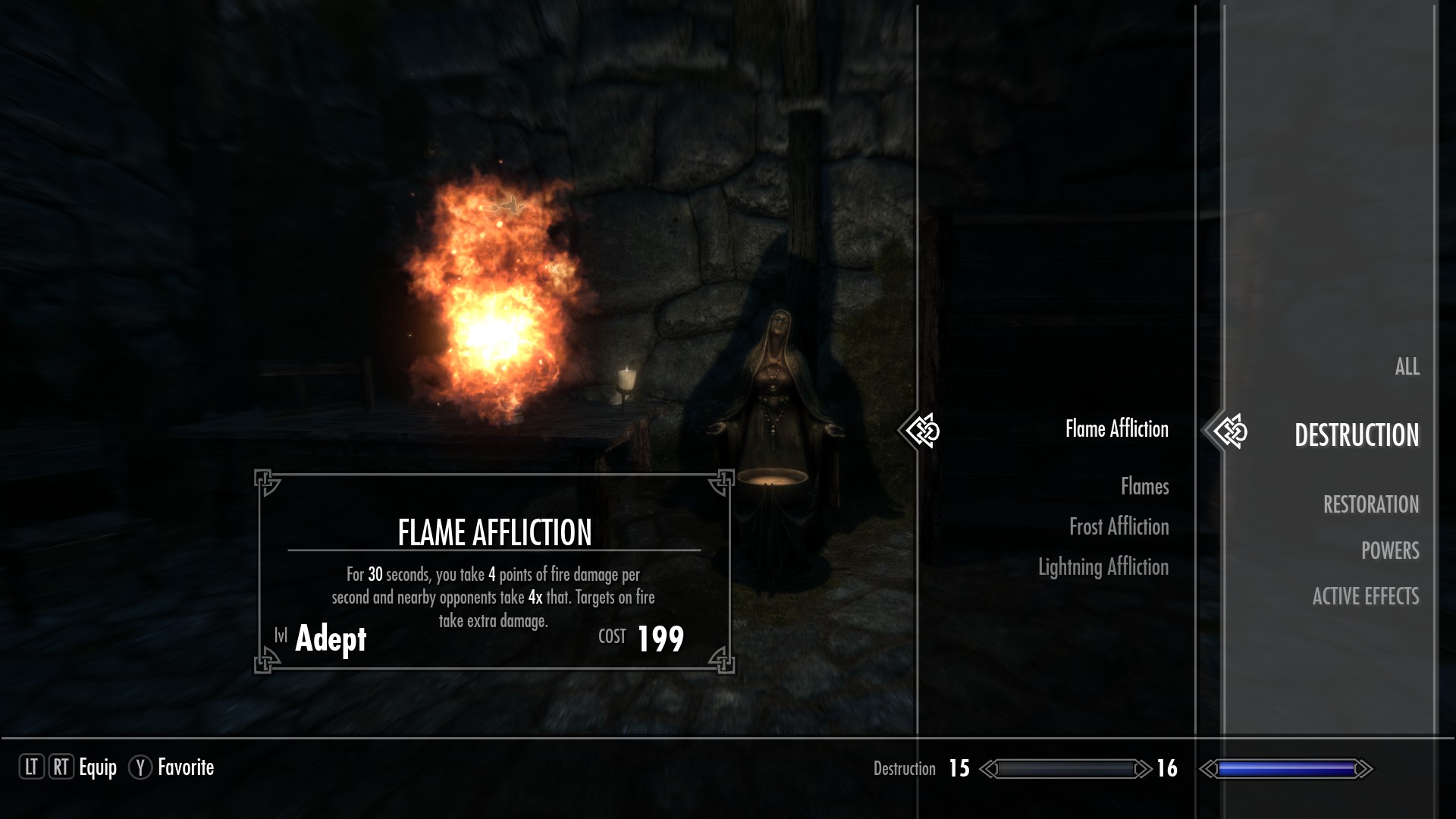Pick the Lightning Affliction spell
This screenshot has height=819, width=1456.
pos(1103,567)
